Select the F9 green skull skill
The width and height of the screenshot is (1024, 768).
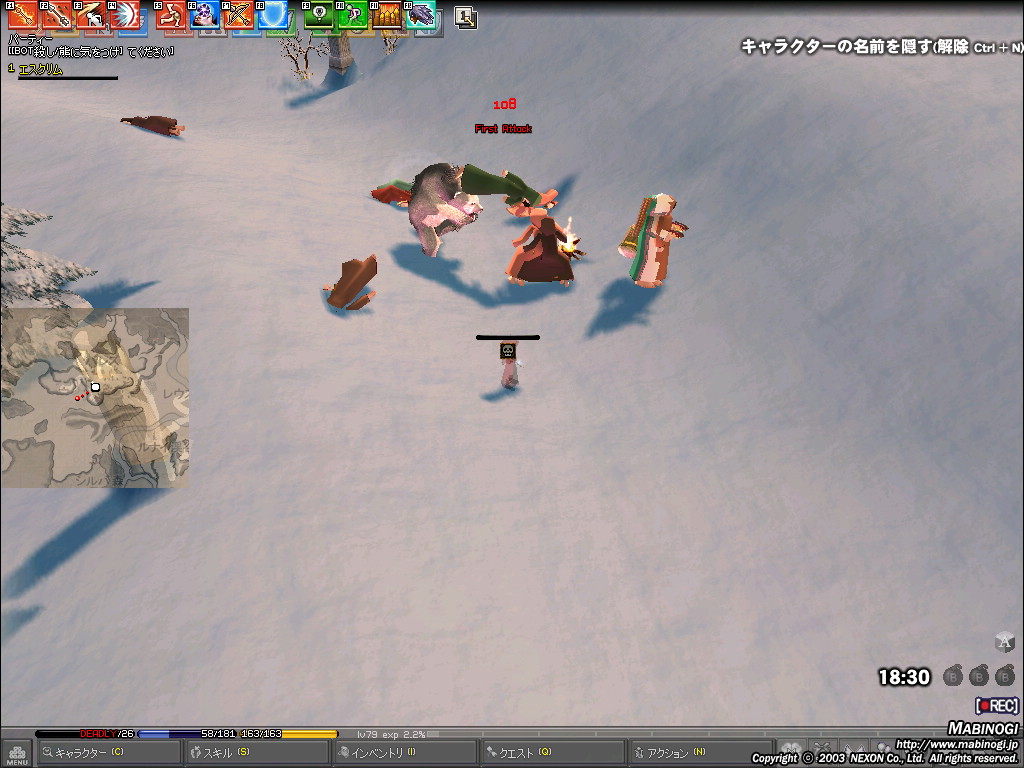tap(319, 14)
